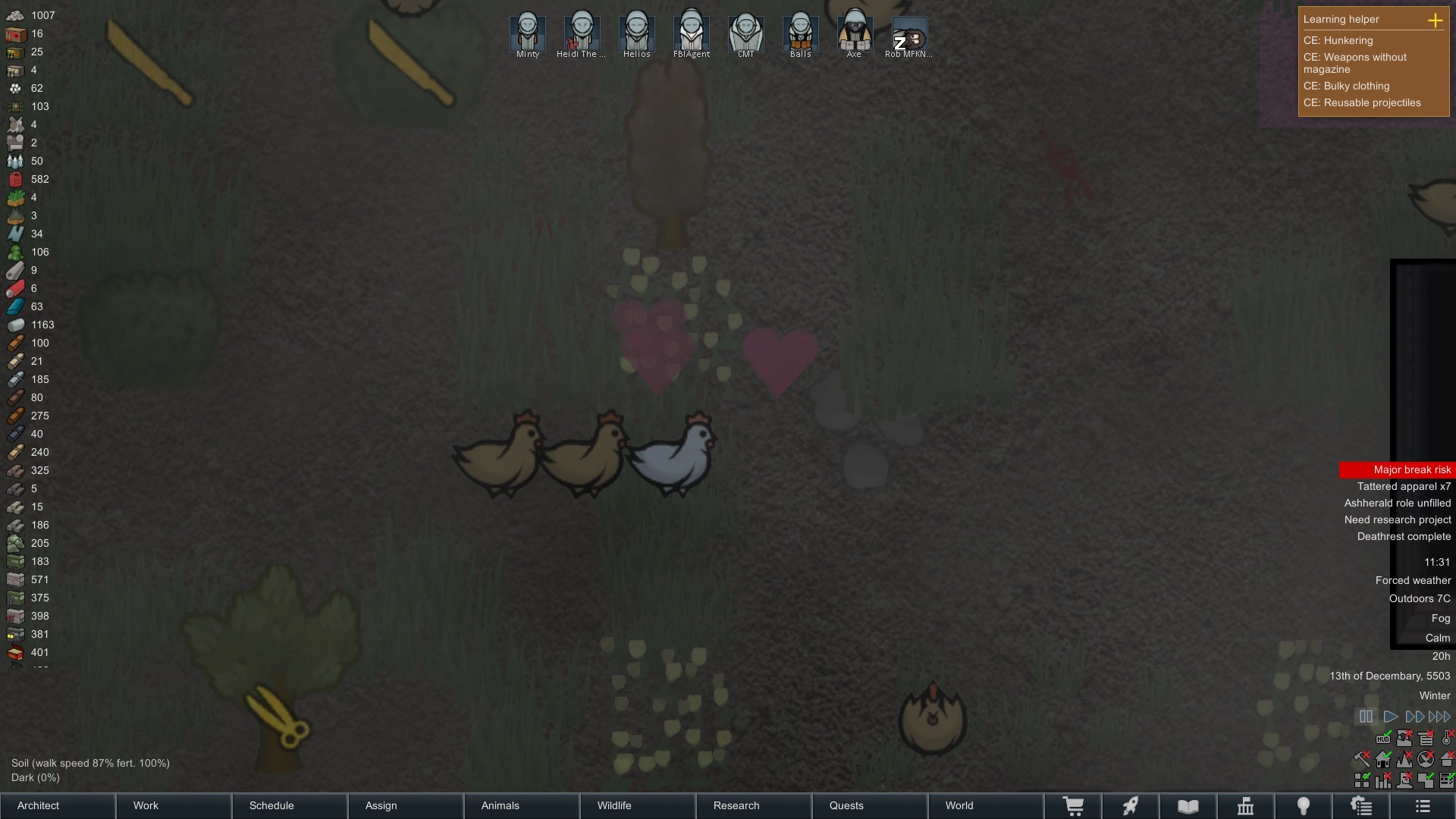
Task: Expand the Learning helper with the plus button
Action: tap(1436, 20)
